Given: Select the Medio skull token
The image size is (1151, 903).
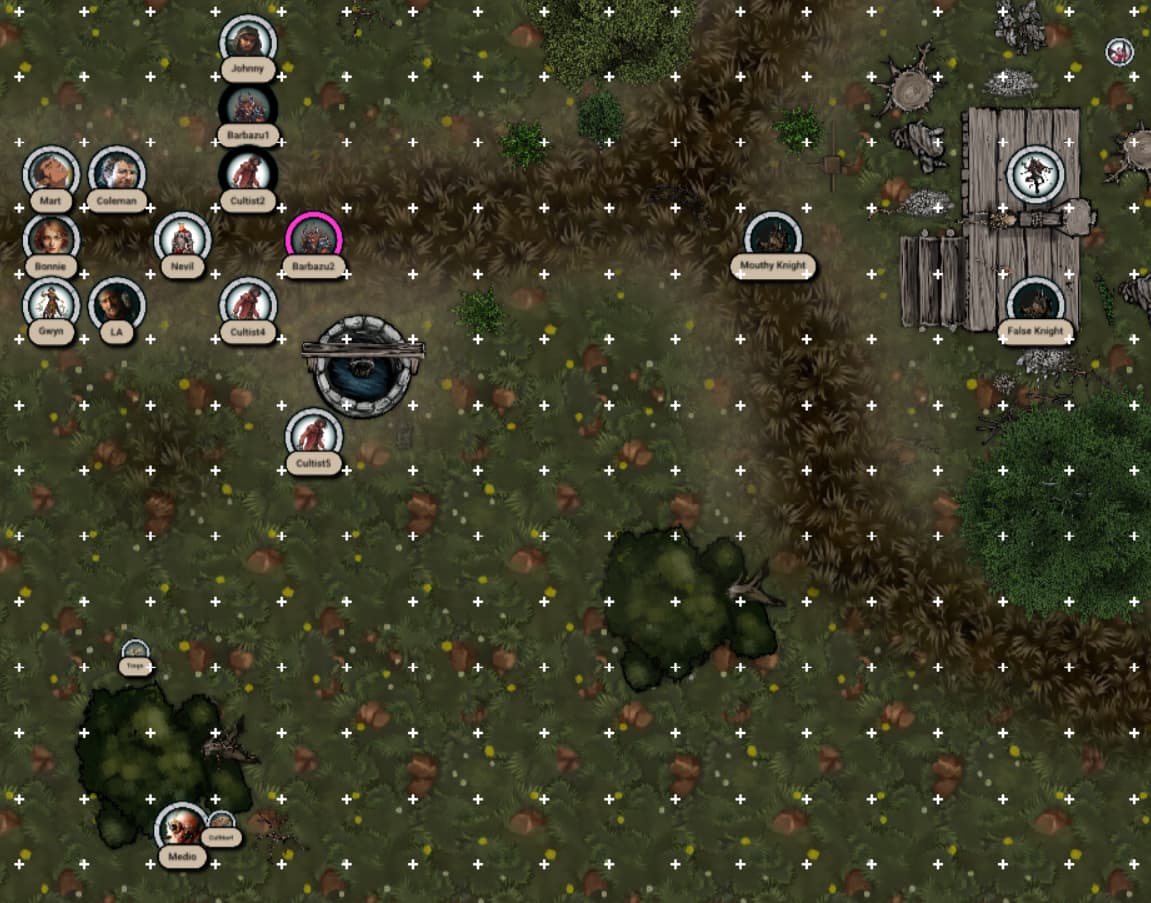Looking at the screenshot, I should click(182, 829).
